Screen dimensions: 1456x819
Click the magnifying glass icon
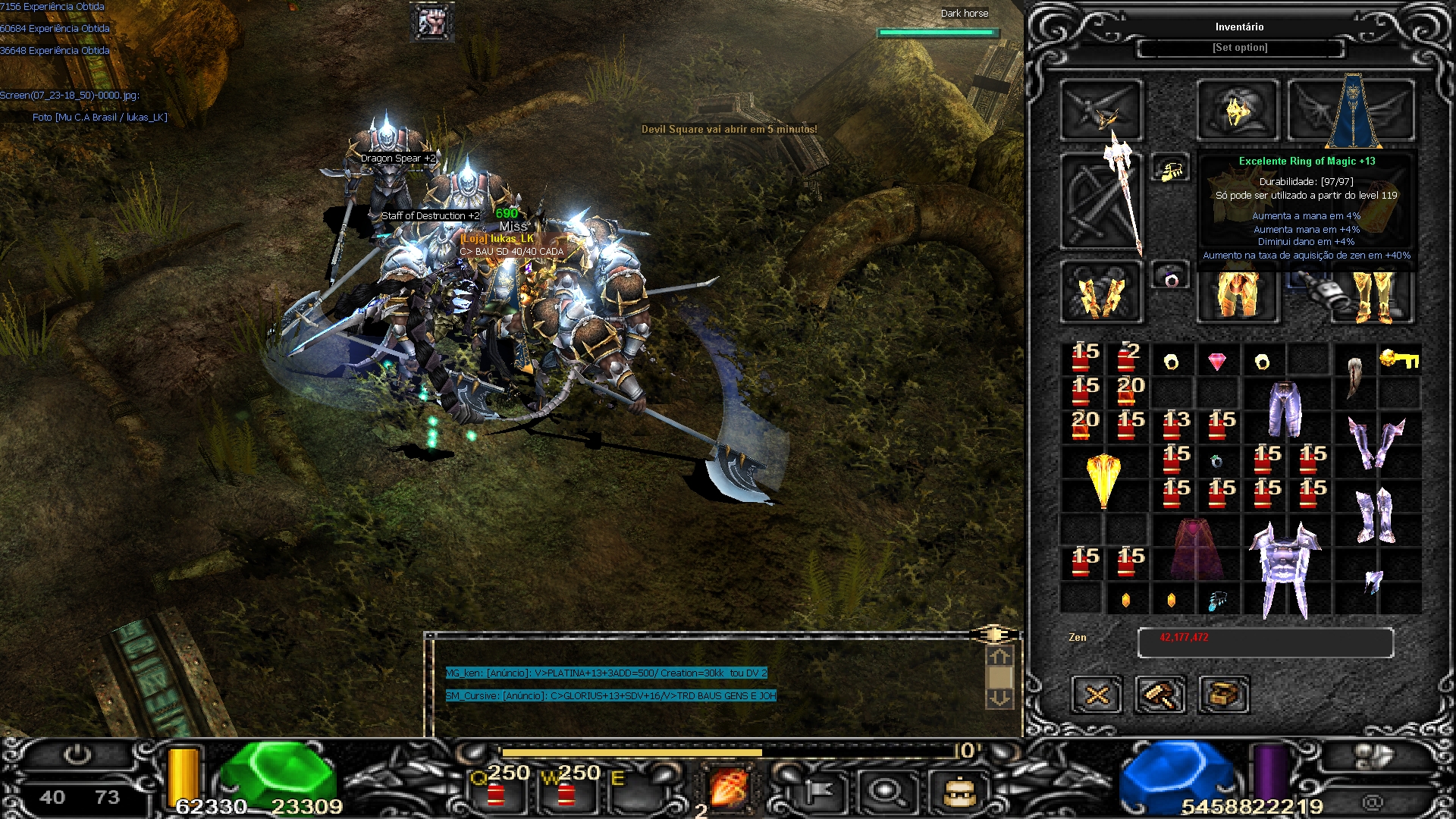[885, 792]
